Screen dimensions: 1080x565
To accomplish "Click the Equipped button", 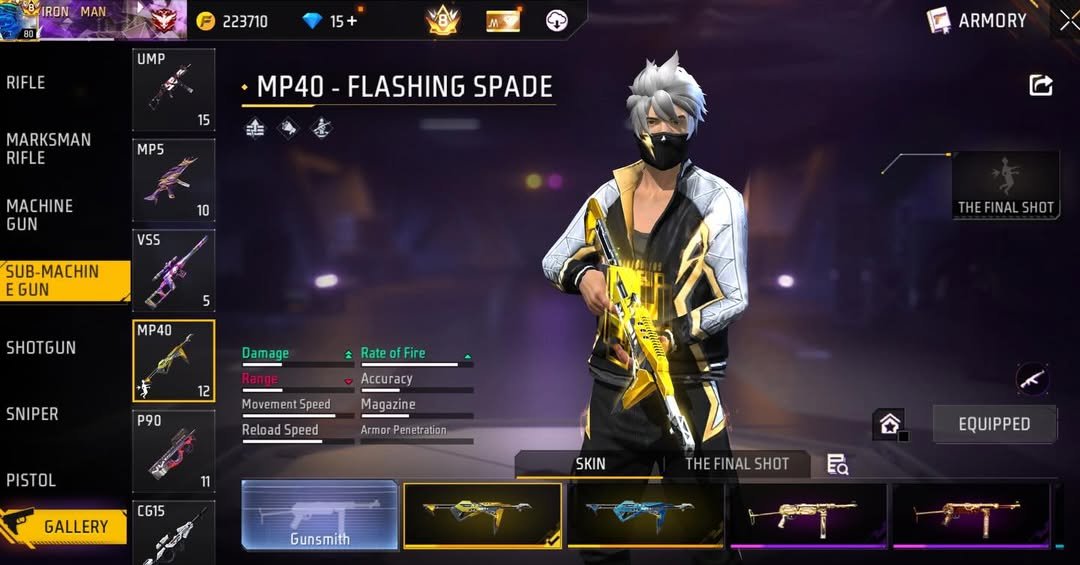I will point(994,424).
